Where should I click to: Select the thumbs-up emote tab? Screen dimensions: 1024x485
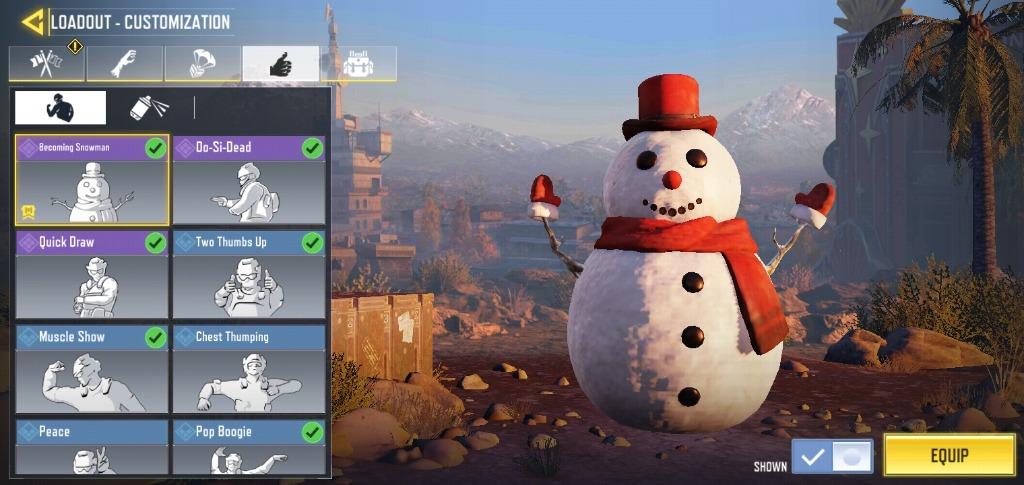pyautogui.click(x=281, y=64)
